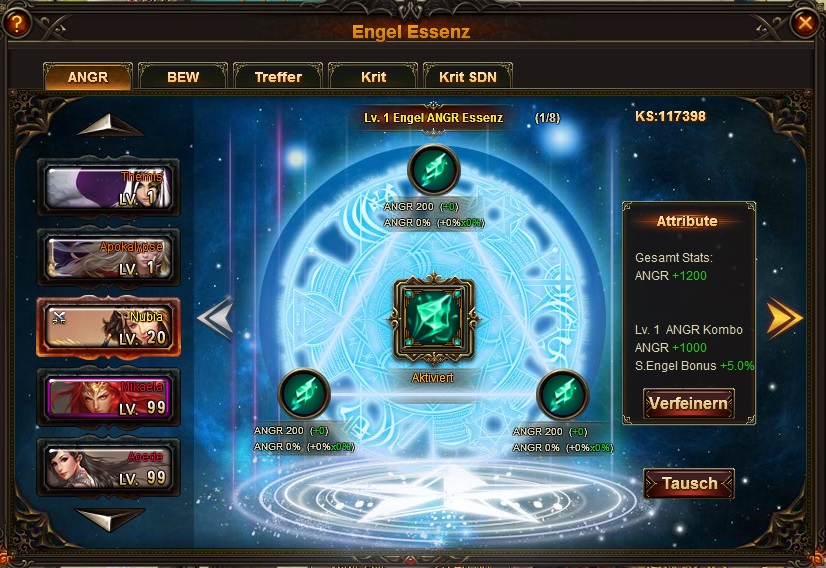Click the angel list down arrow
The height and width of the screenshot is (568, 826).
click(x=110, y=518)
